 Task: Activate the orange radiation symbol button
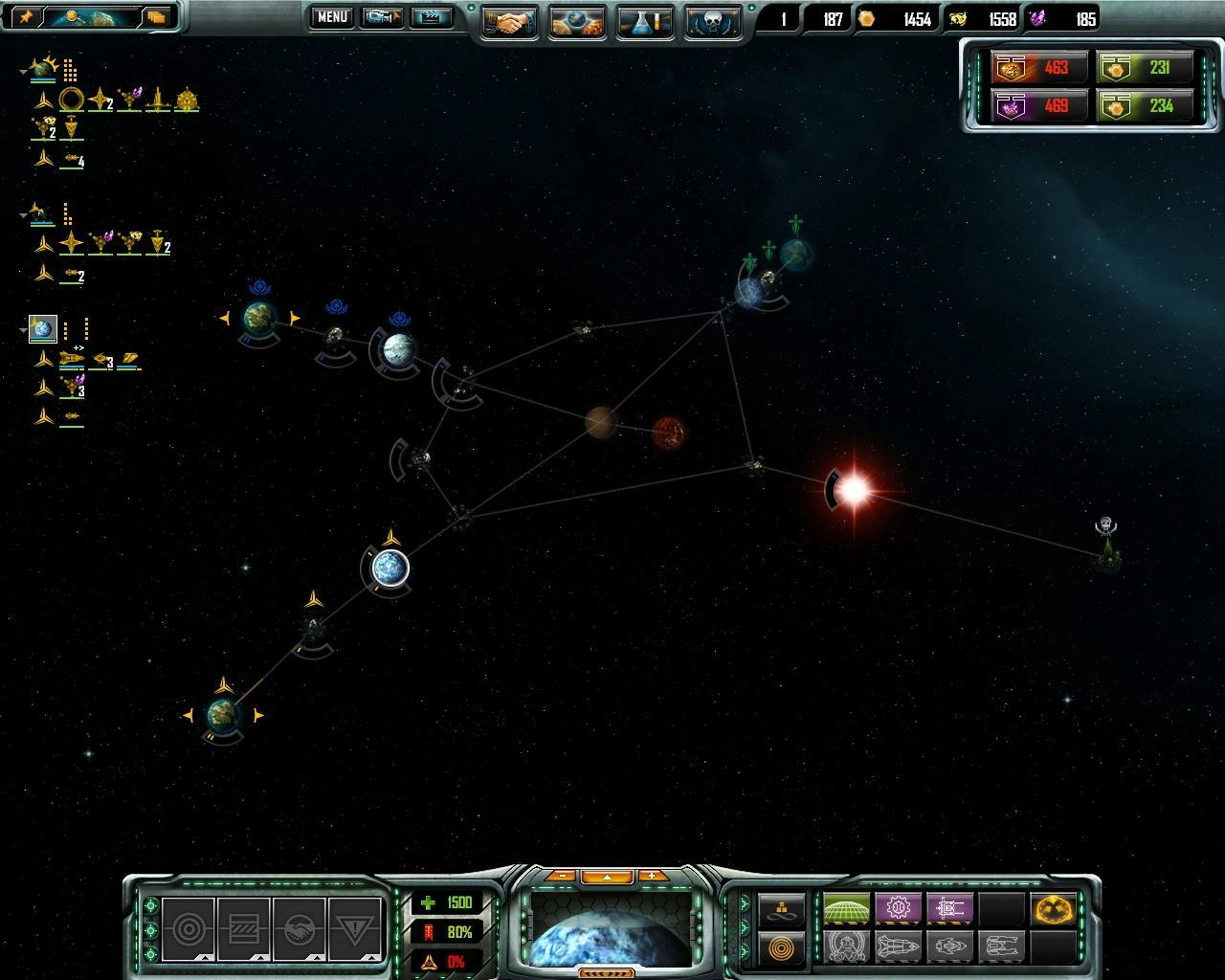(1055, 907)
